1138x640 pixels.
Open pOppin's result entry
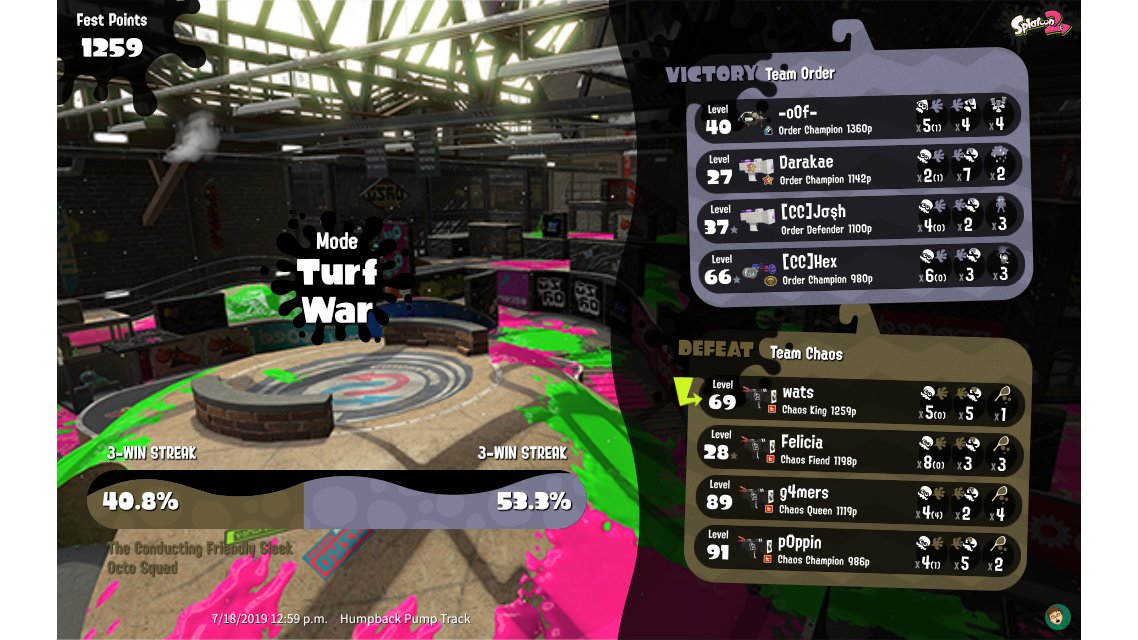click(860, 549)
